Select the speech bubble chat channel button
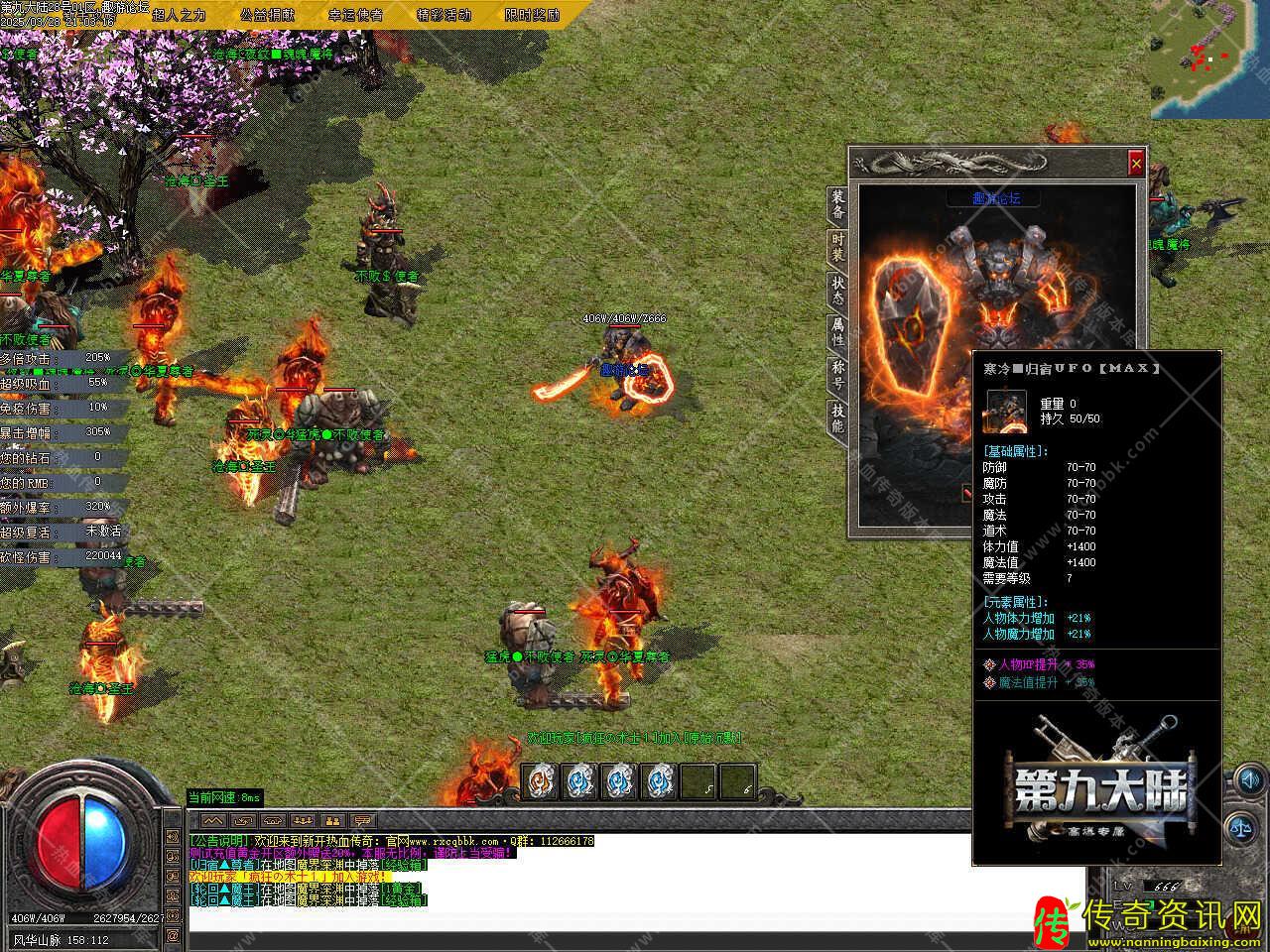Viewport: 1270px width, 952px height. point(363,821)
